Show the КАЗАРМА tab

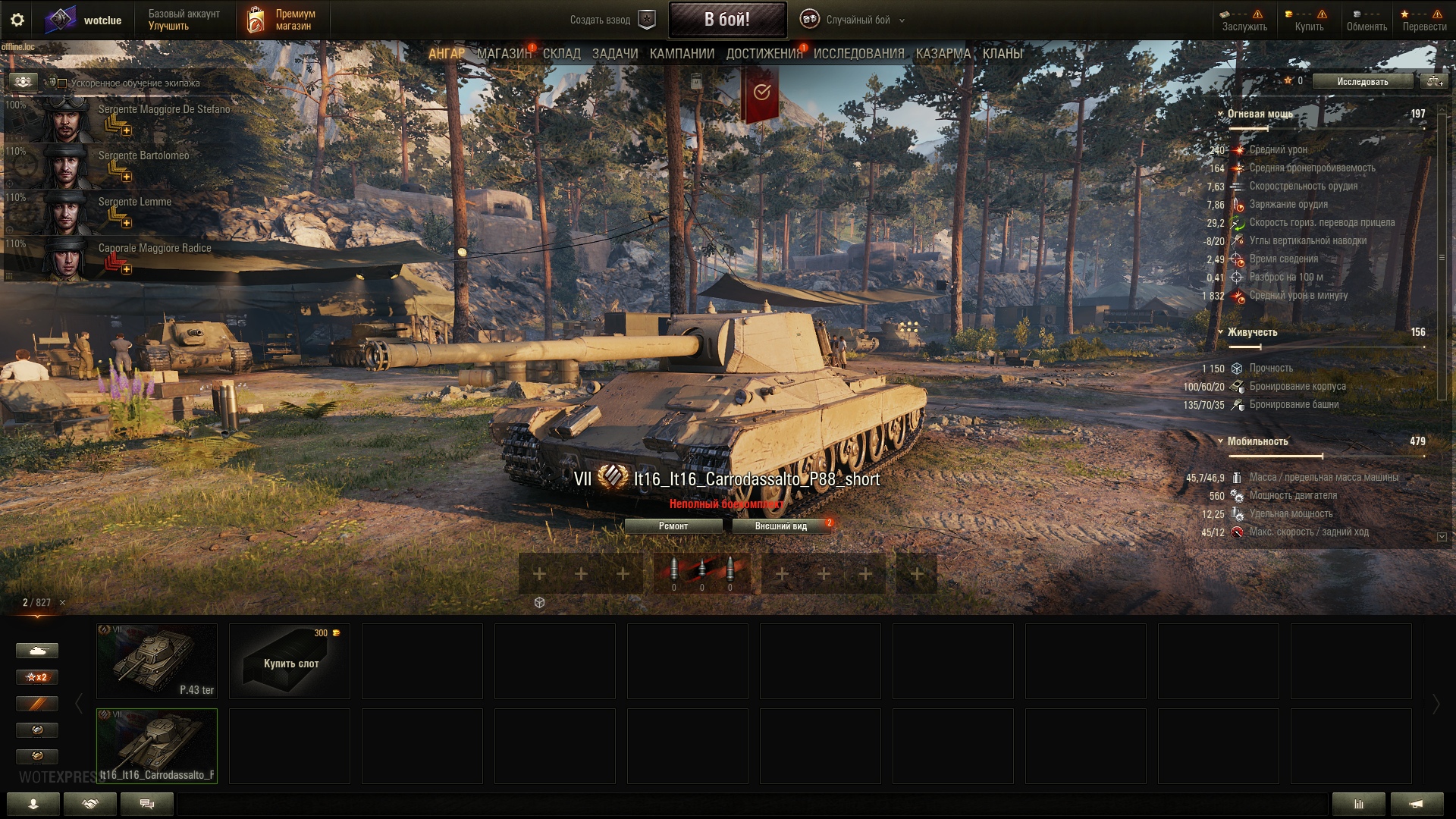(943, 54)
